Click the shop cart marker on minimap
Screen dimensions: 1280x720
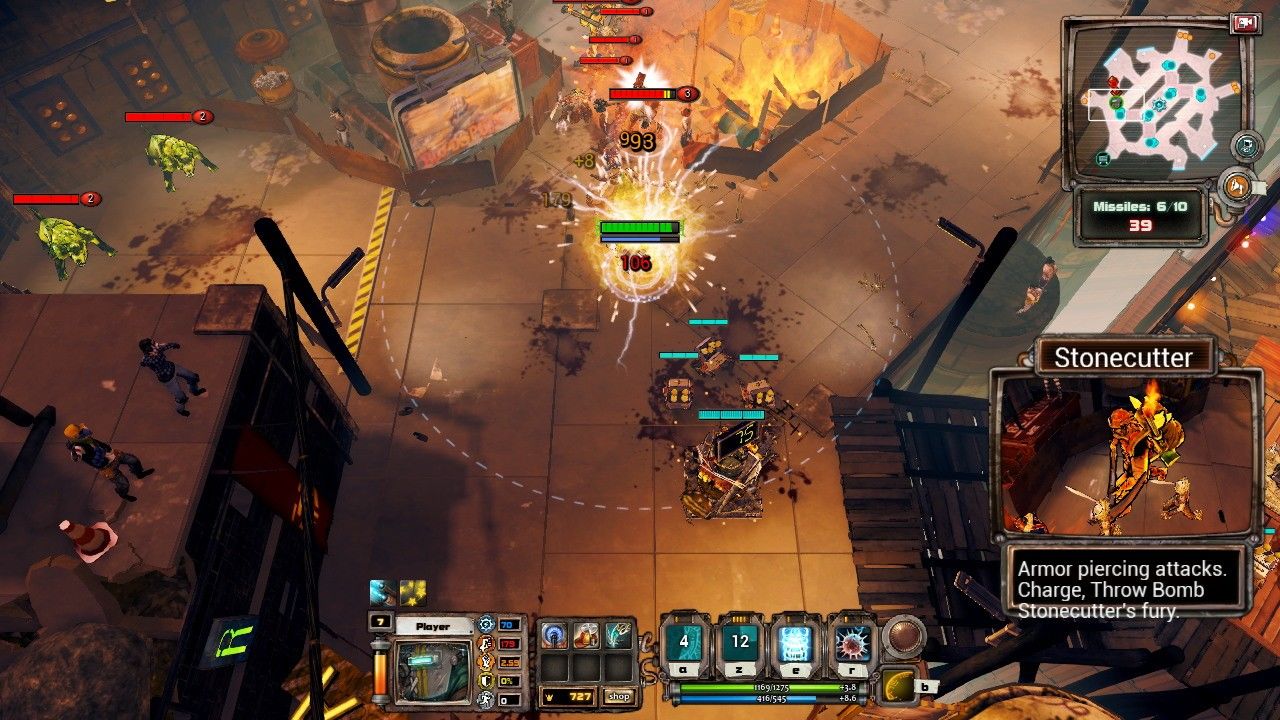coord(1103,158)
